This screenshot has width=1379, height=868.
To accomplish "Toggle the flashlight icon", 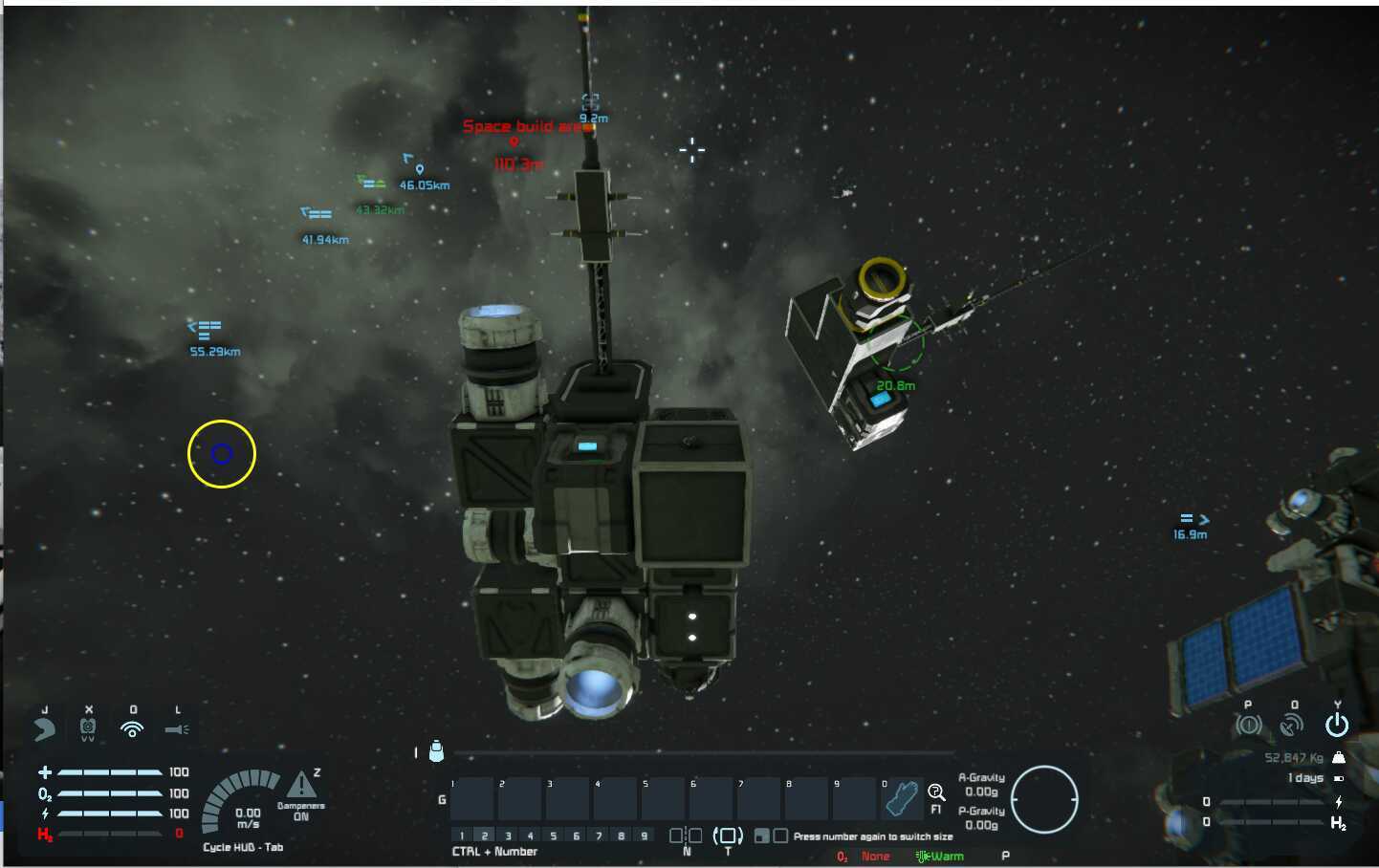I will (x=177, y=729).
